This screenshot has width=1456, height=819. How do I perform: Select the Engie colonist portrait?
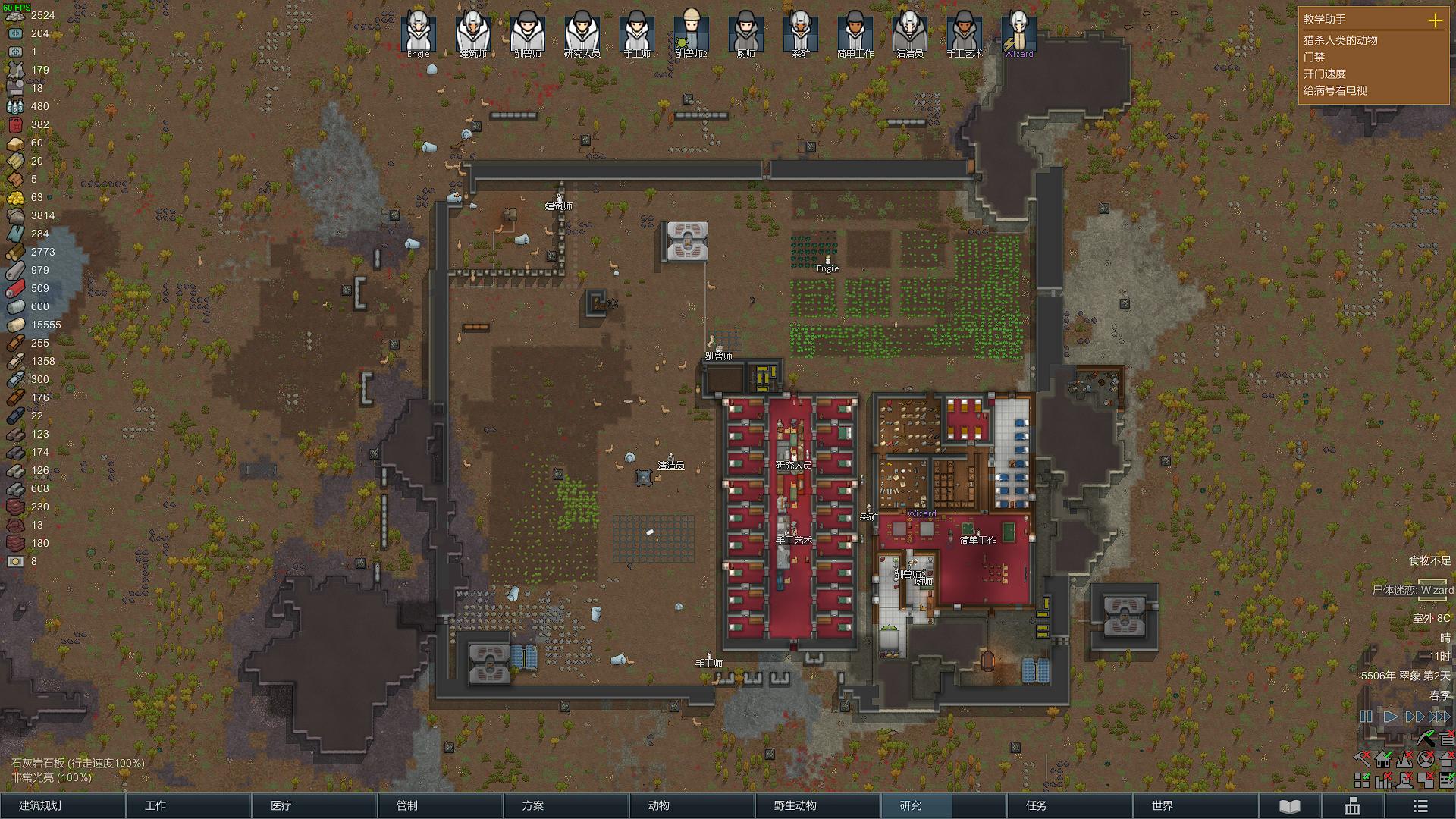(x=418, y=33)
